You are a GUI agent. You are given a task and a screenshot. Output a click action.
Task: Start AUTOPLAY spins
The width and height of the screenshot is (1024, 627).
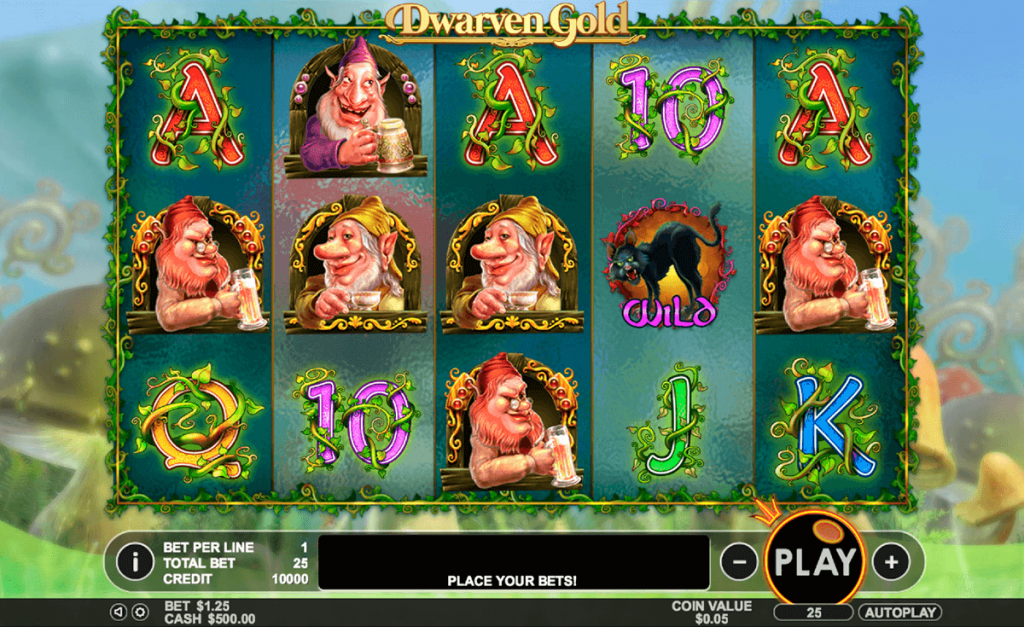pyautogui.click(x=900, y=612)
